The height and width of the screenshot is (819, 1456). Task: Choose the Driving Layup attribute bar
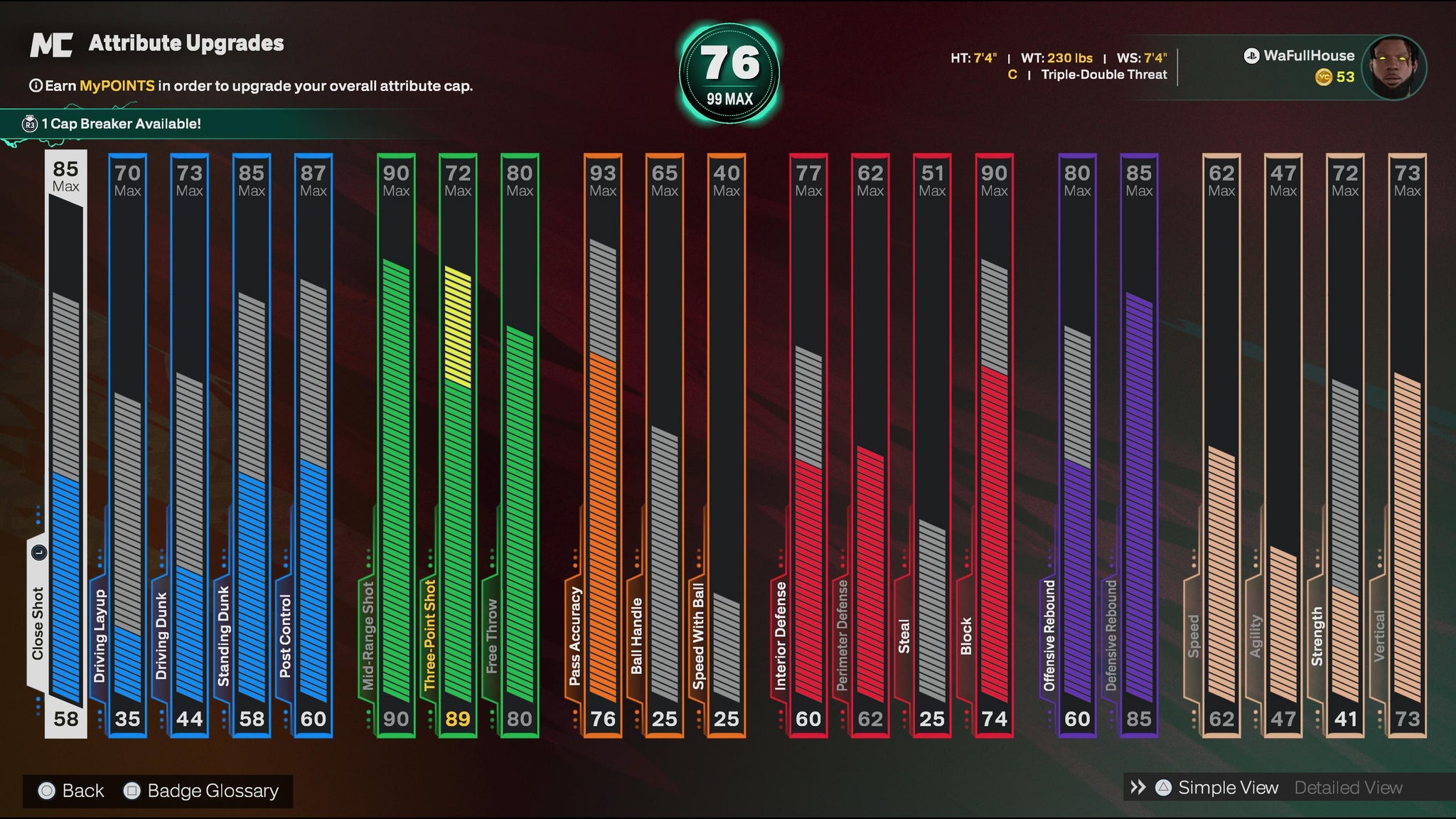click(128, 444)
